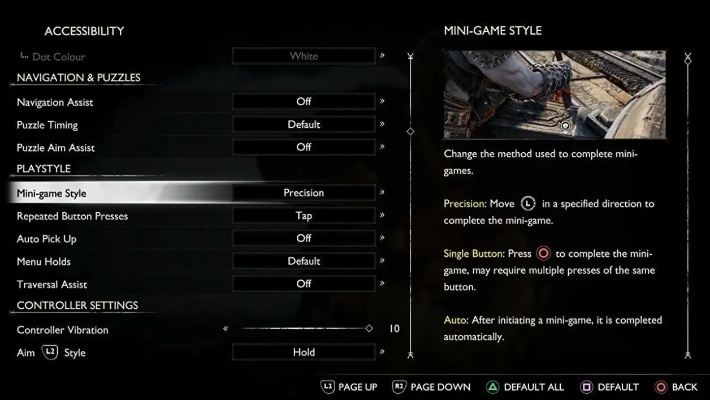The image size is (710, 400).
Task: Jump up with the Page Up option
Action: click(x=349, y=387)
